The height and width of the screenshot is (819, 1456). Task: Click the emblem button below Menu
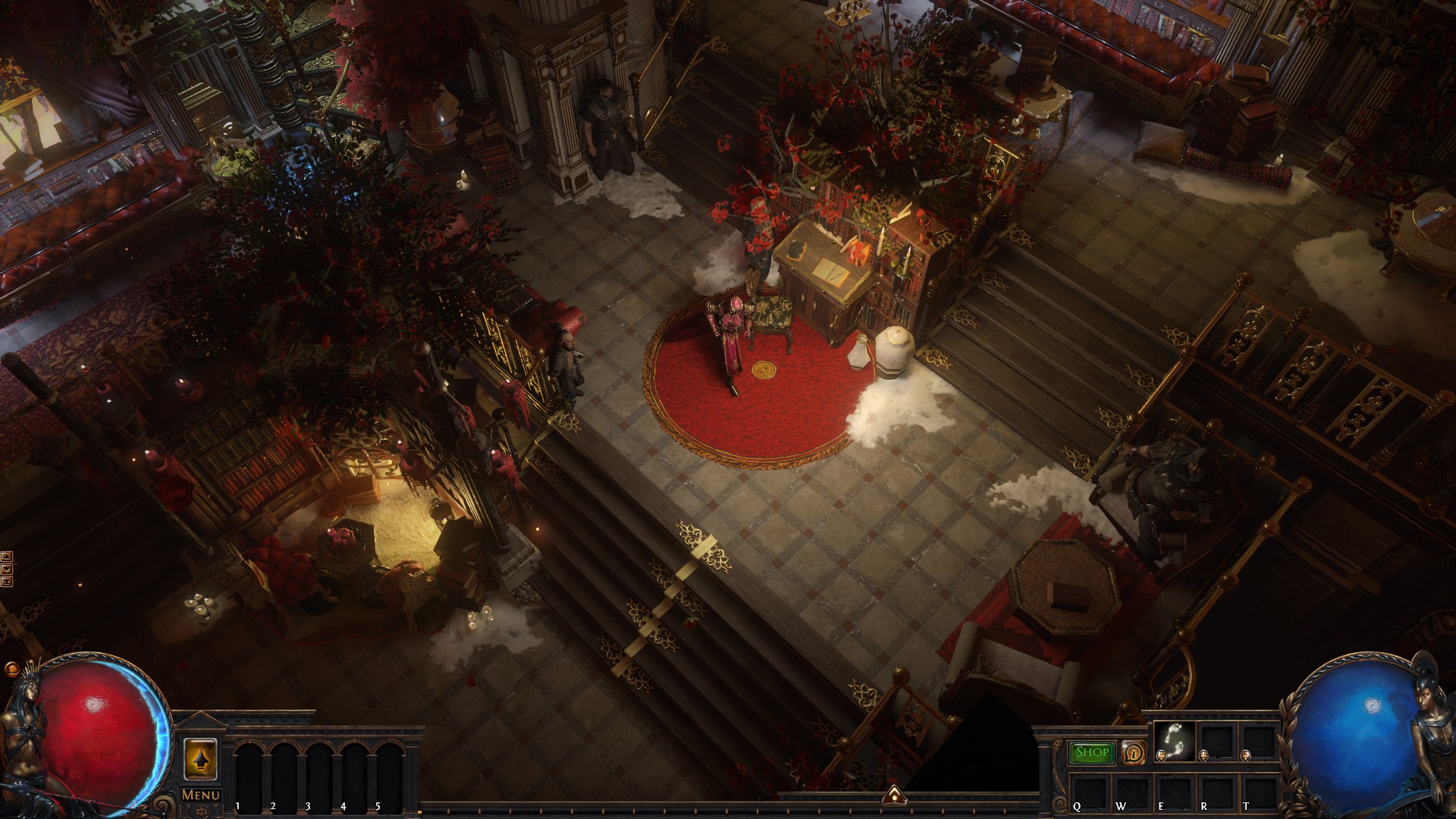click(x=201, y=811)
